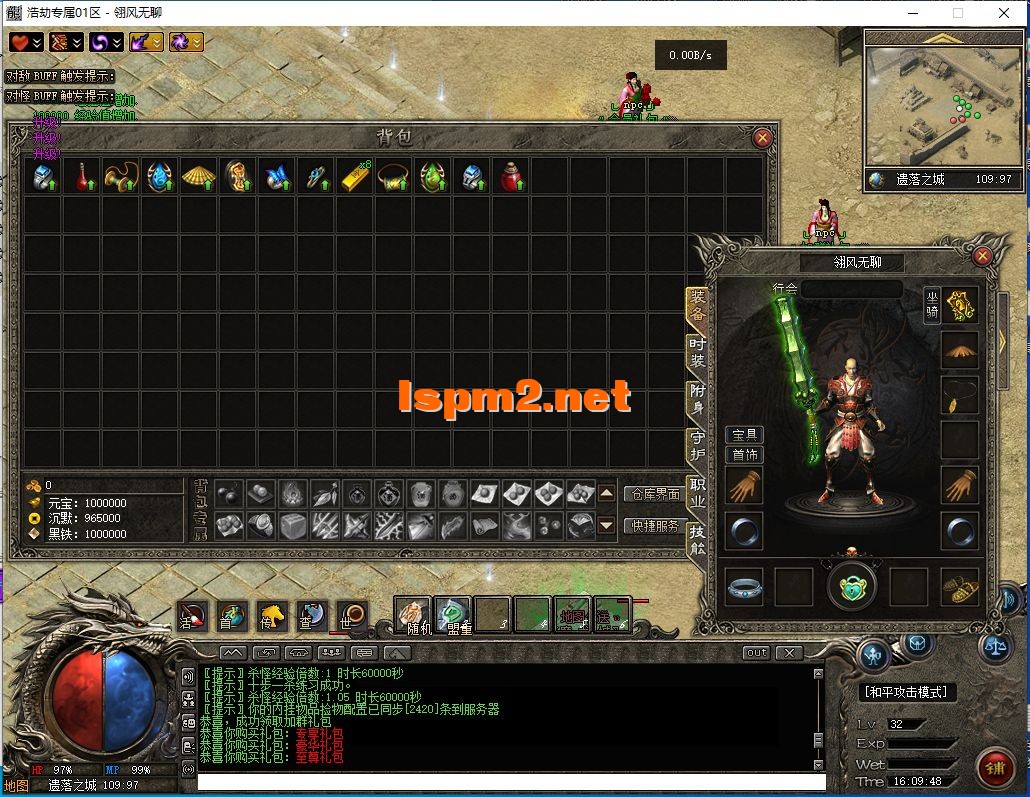This screenshot has width=1030, height=797.
Task: Open the 宝具 treasure panel
Action: 744,435
